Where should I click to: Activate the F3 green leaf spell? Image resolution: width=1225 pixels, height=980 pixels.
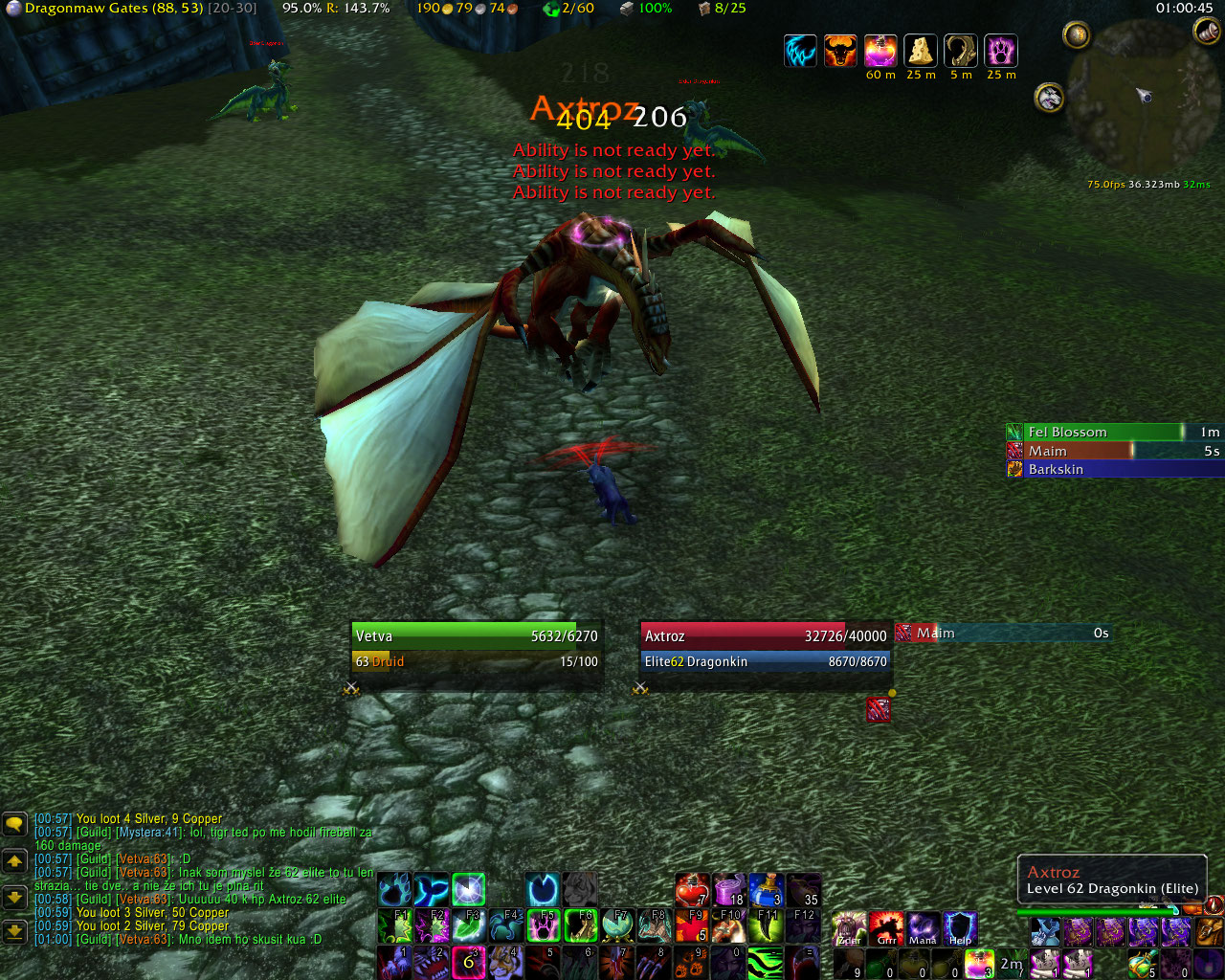[469, 927]
